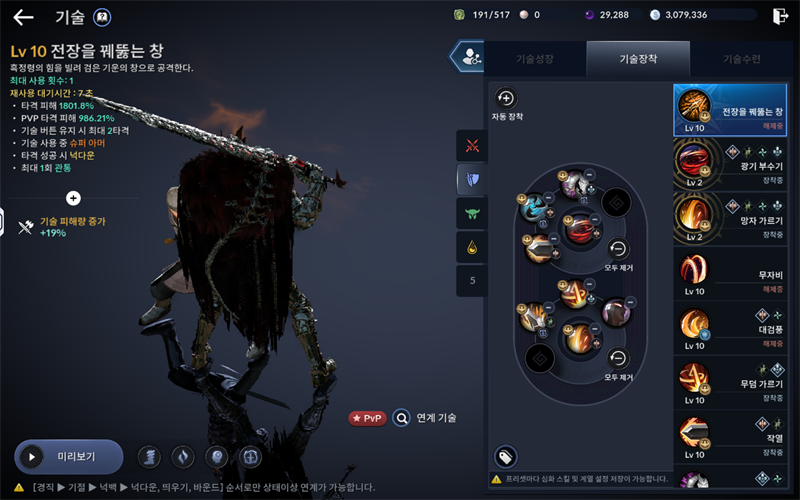Image resolution: width=800 pixels, height=500 pixels.
Task: Play the skill preview with 미리보기
Action: 68,456
